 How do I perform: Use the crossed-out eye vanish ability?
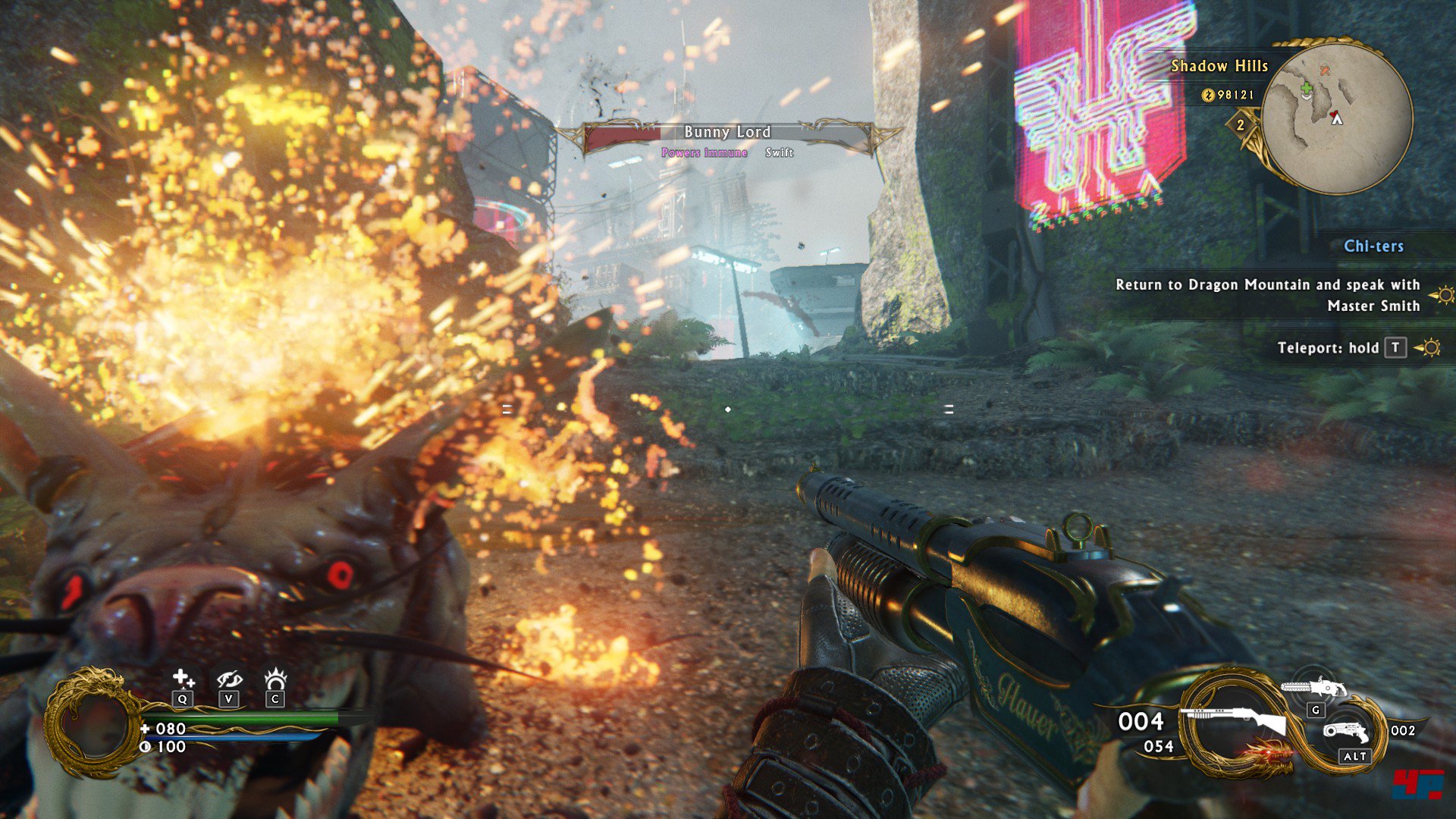pyautogui.click(x=229, y=679)
